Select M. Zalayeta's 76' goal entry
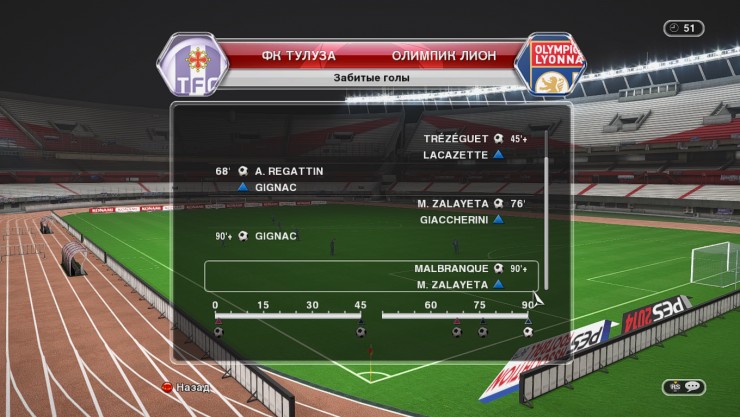This screenshot has width=740, height=417. pyautogui.click(x=460, y=203)
